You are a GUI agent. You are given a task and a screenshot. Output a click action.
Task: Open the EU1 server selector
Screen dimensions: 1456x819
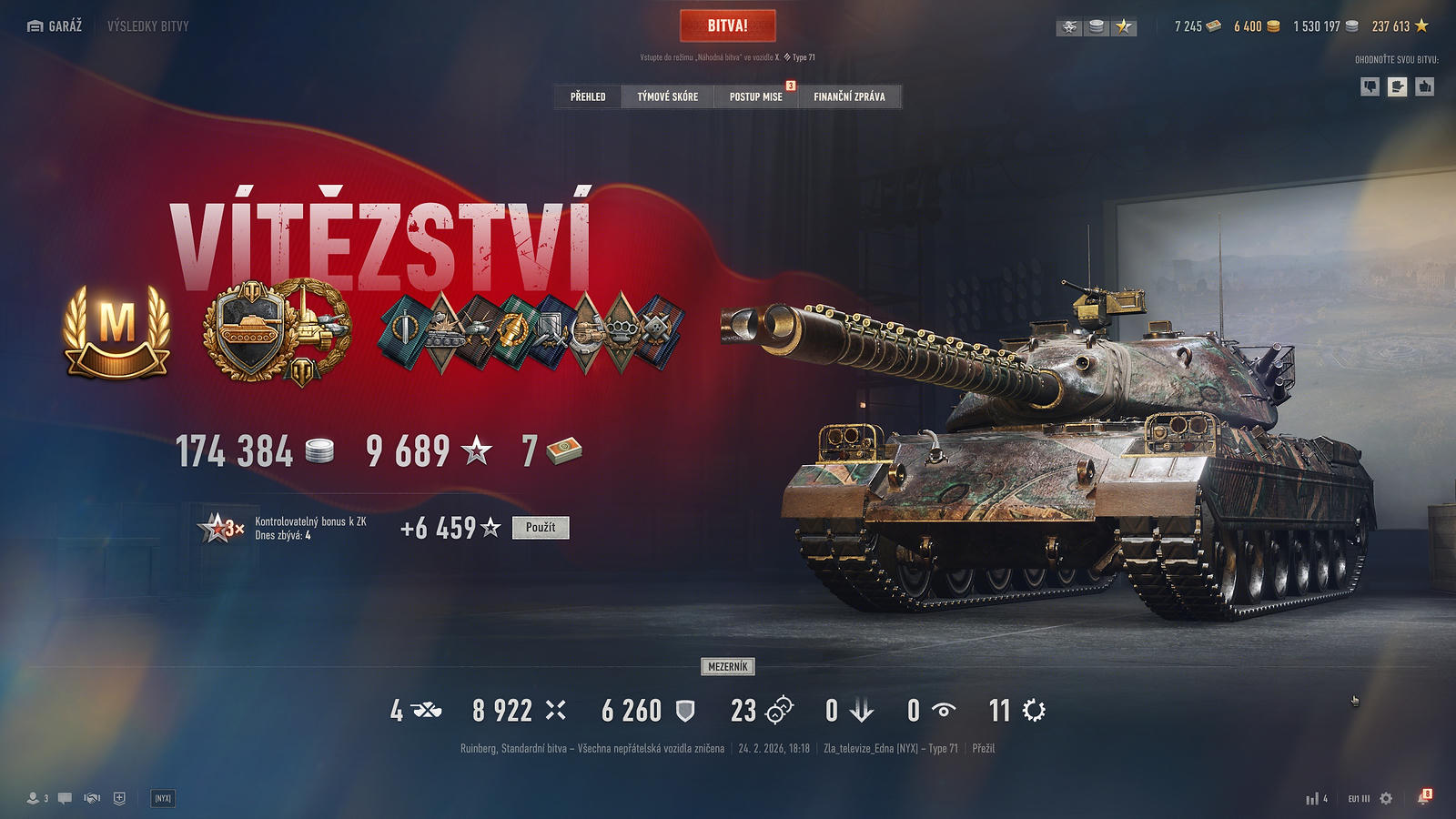[x=1359, y=798]
